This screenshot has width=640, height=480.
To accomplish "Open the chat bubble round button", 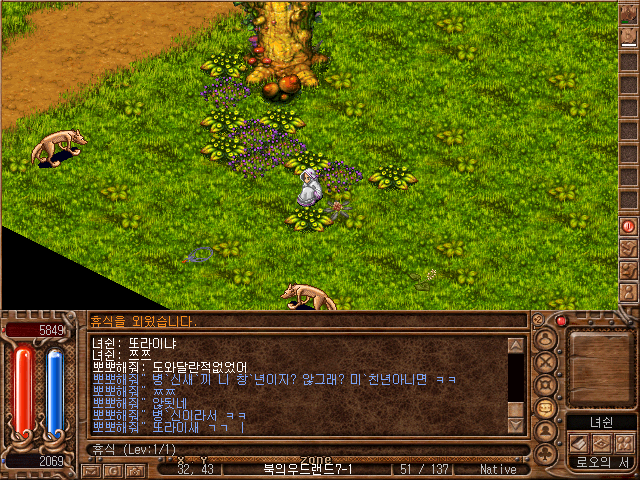I will [546, 408].
